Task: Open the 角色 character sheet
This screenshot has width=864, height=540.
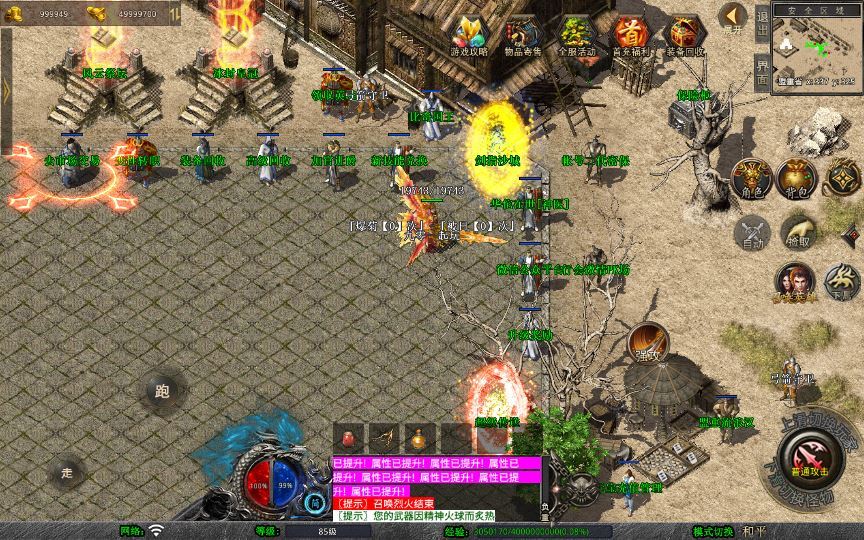Action: click(752, 178)
